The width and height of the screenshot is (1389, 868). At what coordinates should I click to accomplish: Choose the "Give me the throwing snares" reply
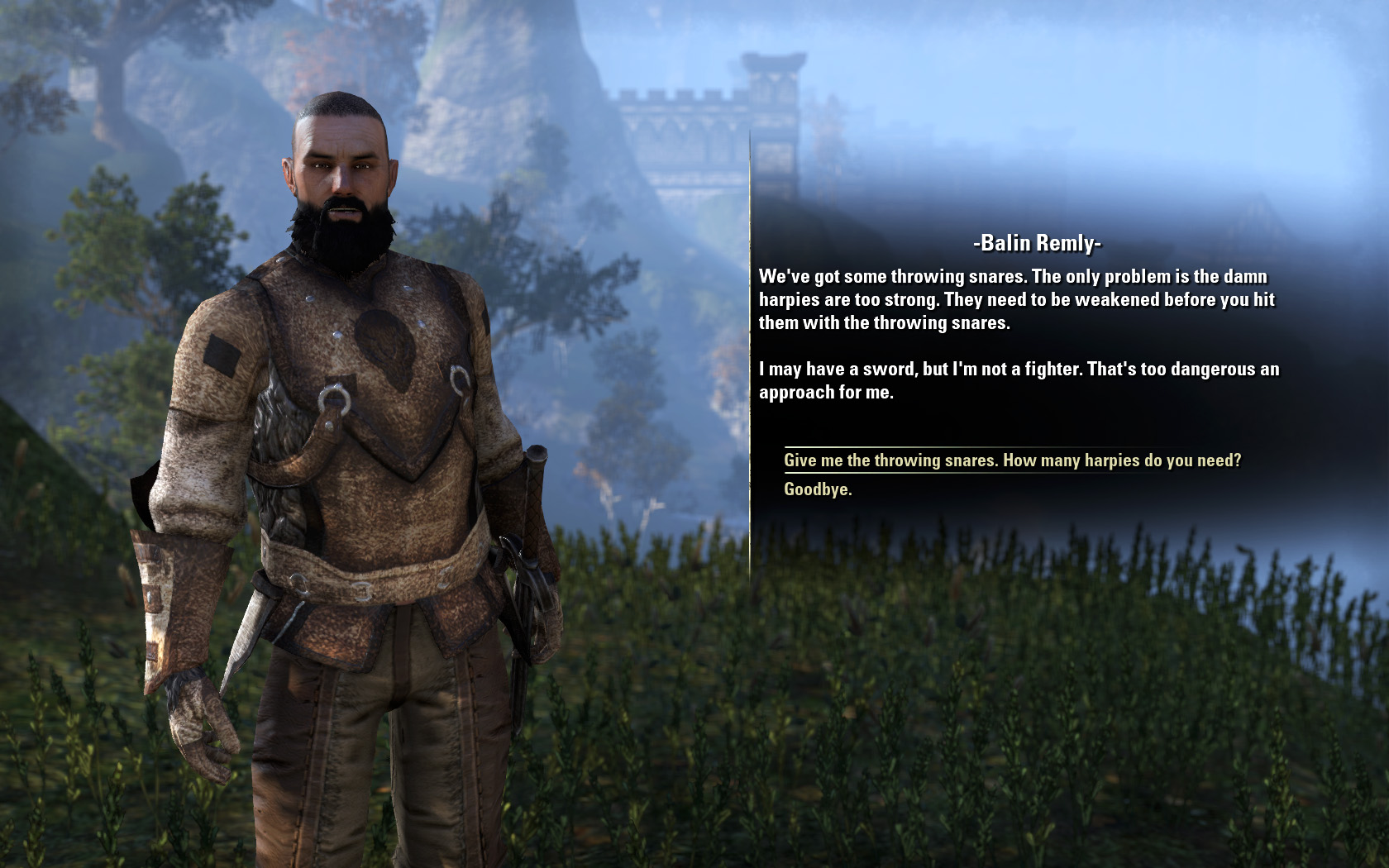coord(1012,460)
